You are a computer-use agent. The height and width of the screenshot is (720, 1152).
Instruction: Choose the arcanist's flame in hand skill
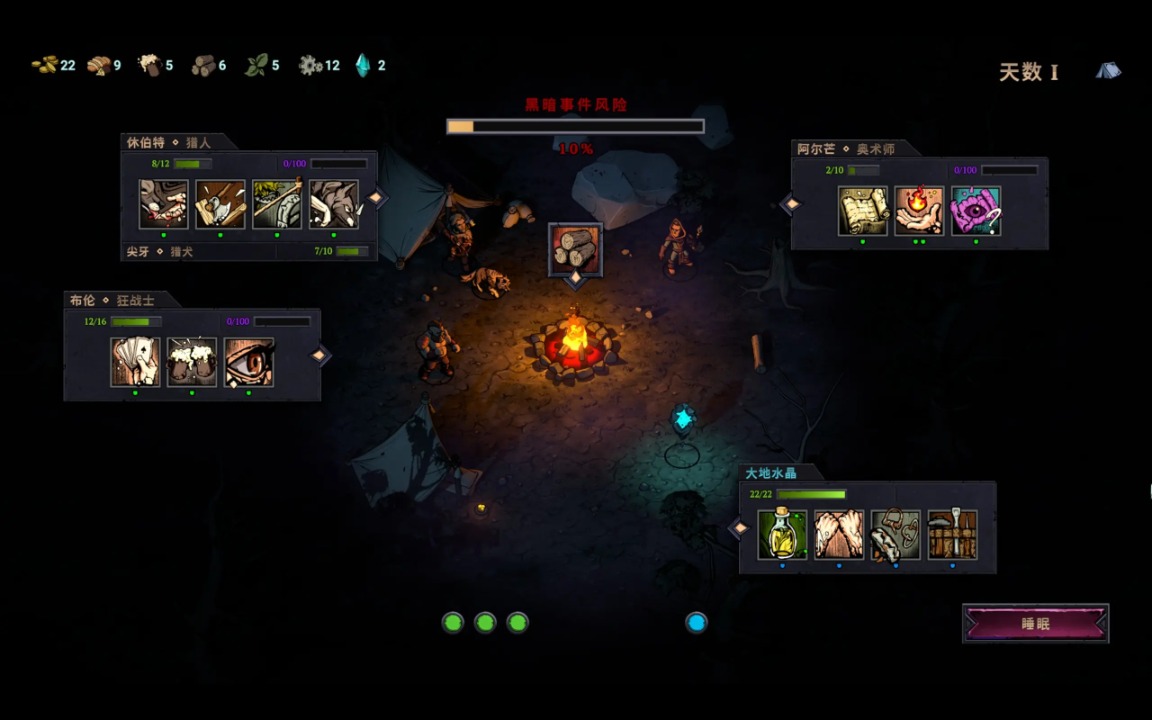click(920, 211)
